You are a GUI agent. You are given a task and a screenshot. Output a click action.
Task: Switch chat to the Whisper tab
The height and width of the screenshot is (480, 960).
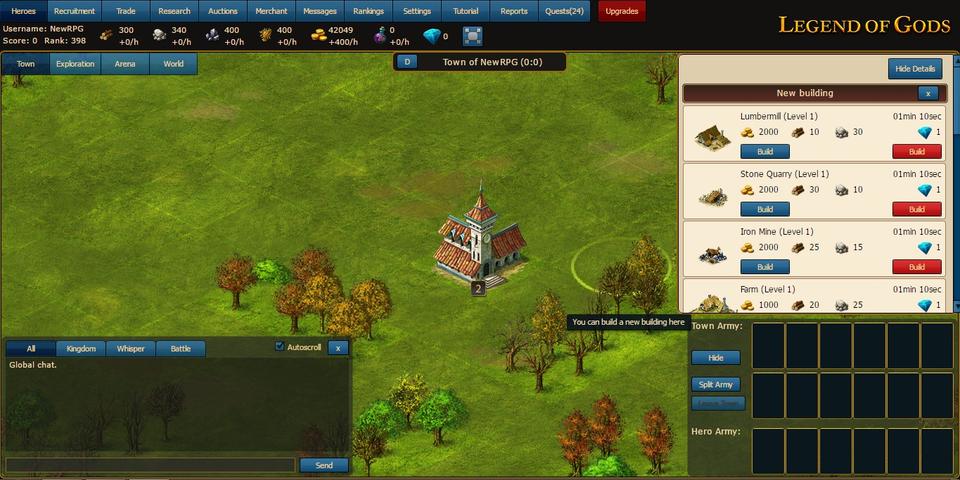(x=130, y=349)
